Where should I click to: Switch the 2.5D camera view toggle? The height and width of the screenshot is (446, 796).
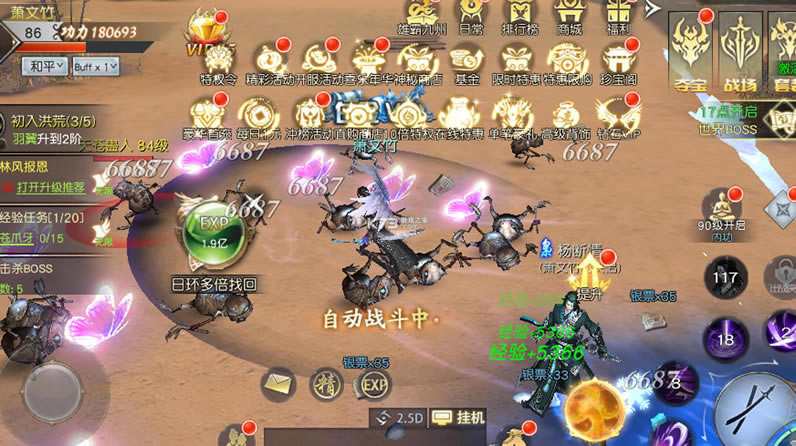(397, 416)
